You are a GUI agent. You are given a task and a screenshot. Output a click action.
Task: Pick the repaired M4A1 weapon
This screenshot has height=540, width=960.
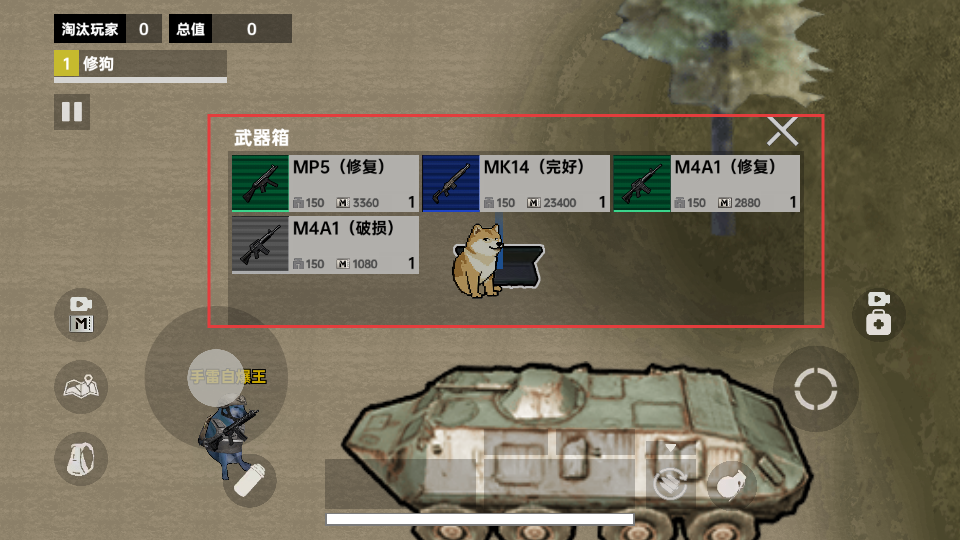[706, 183]
